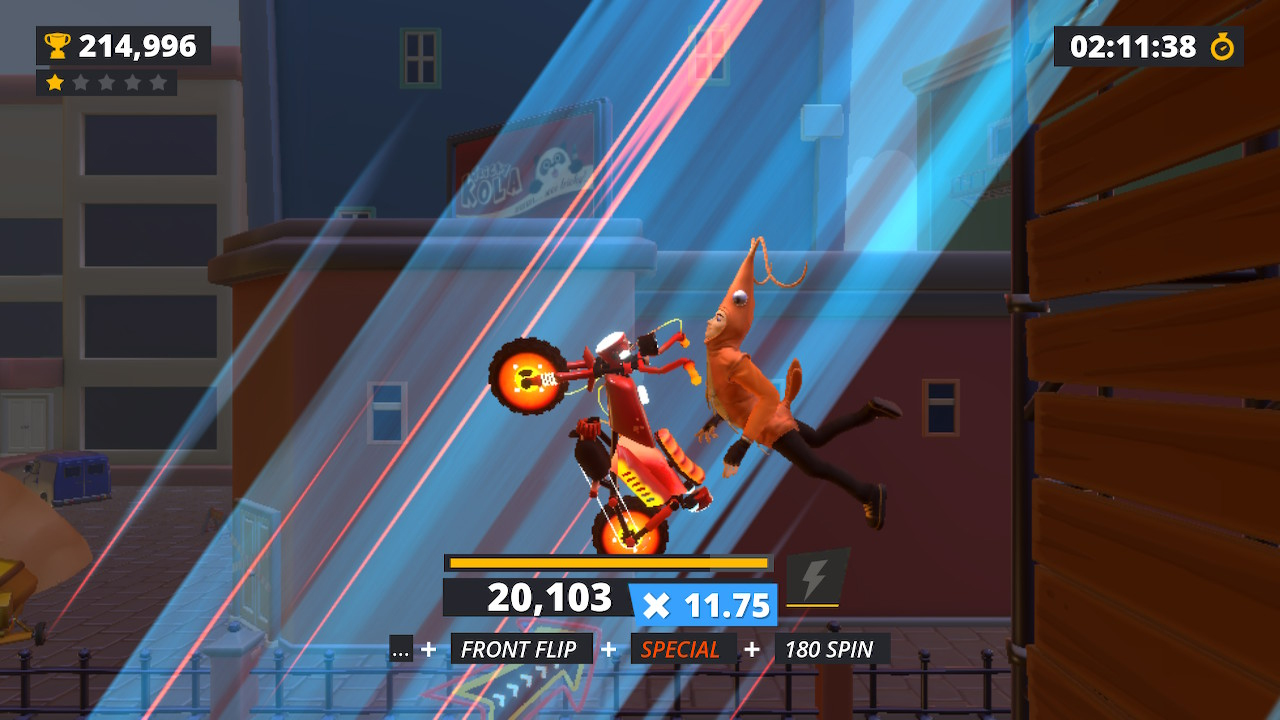Click the trophy icon beside the total score

pyautogui.click(x=58, y=45)
